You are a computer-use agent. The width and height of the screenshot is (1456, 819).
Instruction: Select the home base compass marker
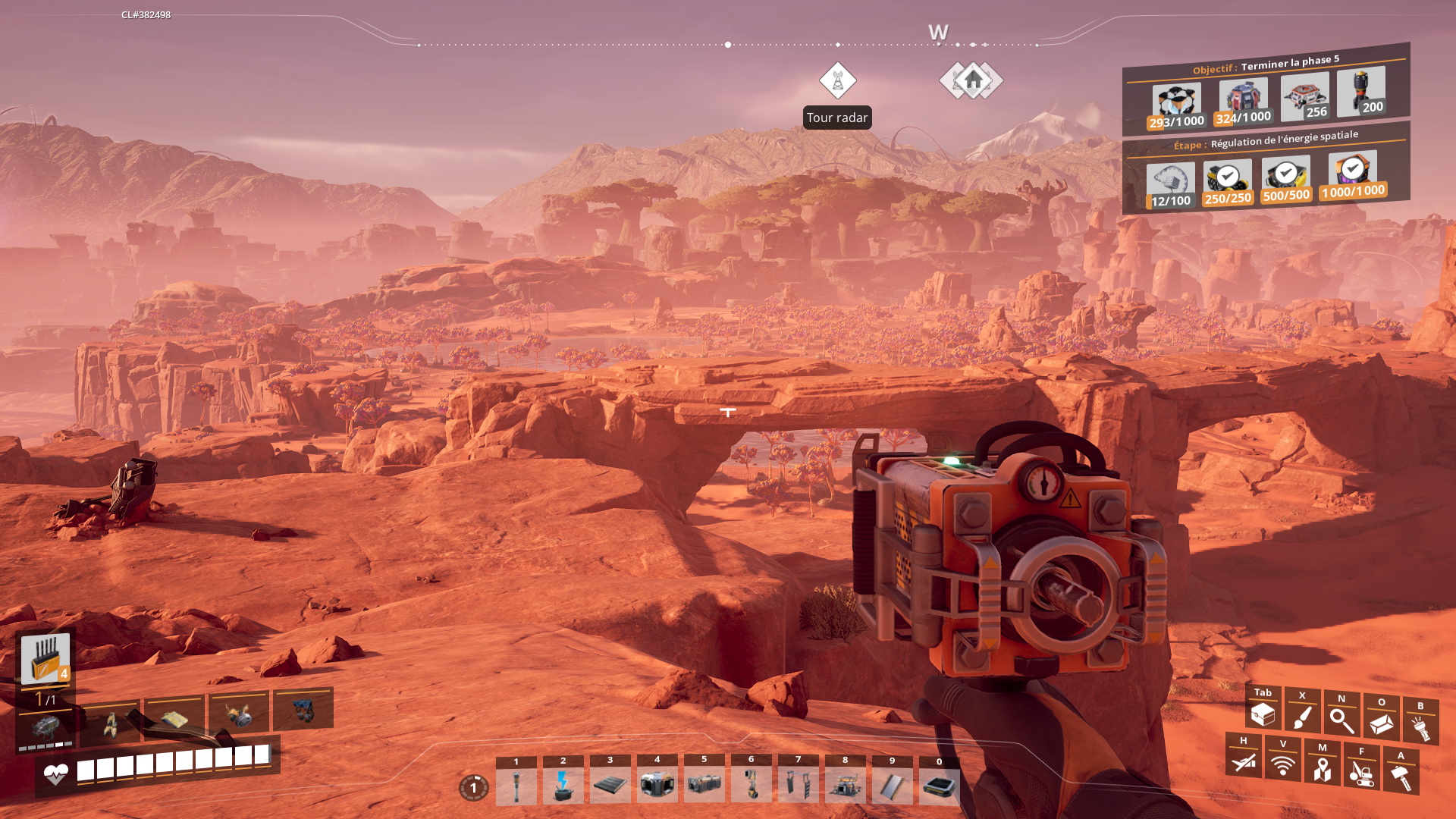tap(973, 80)
